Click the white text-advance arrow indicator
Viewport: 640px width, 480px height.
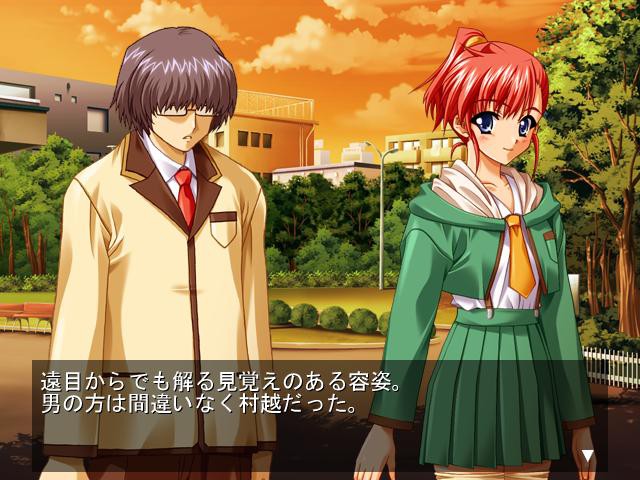point(588,456)
